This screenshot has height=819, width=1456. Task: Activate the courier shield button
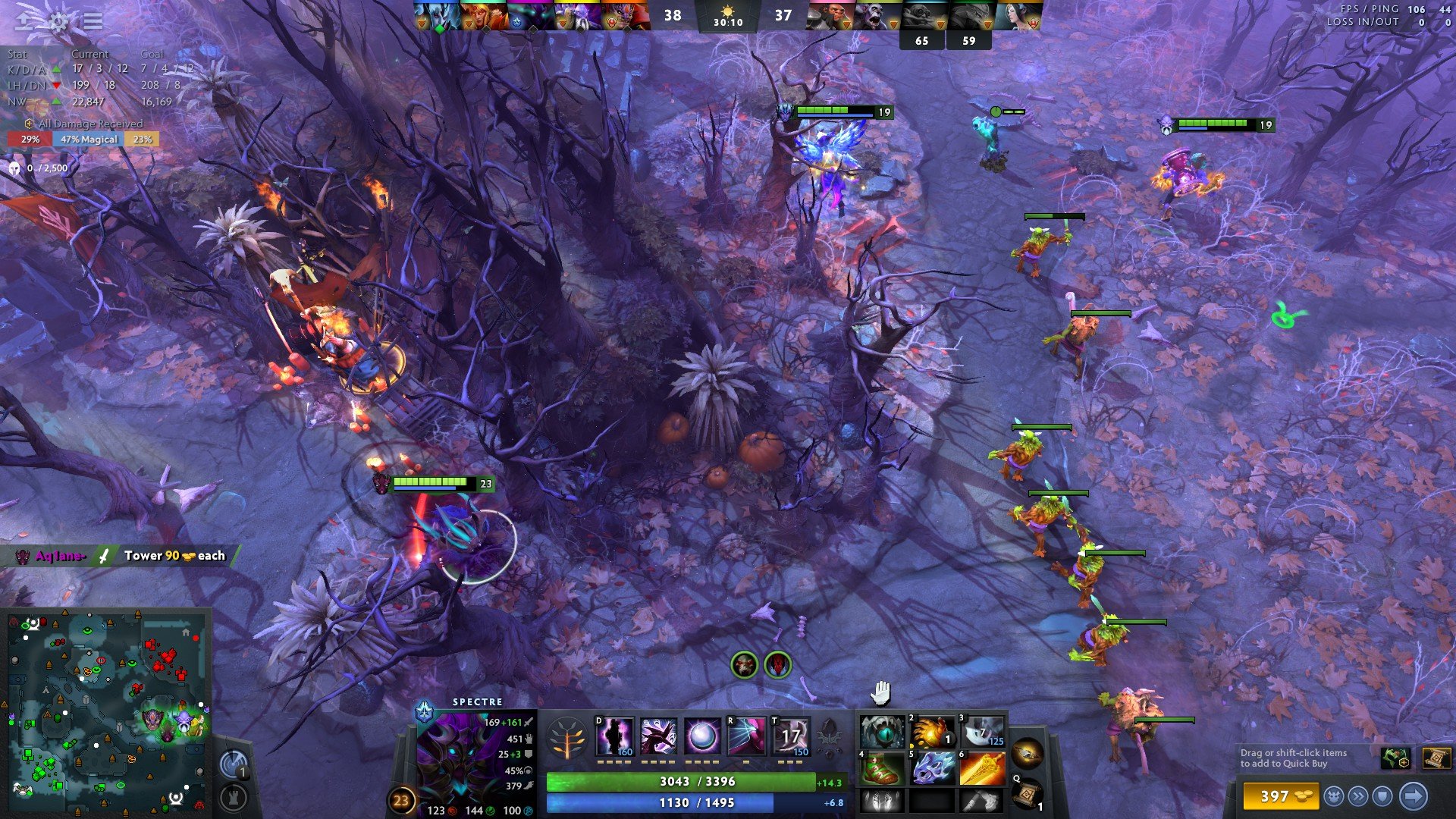pos(1383,796)
